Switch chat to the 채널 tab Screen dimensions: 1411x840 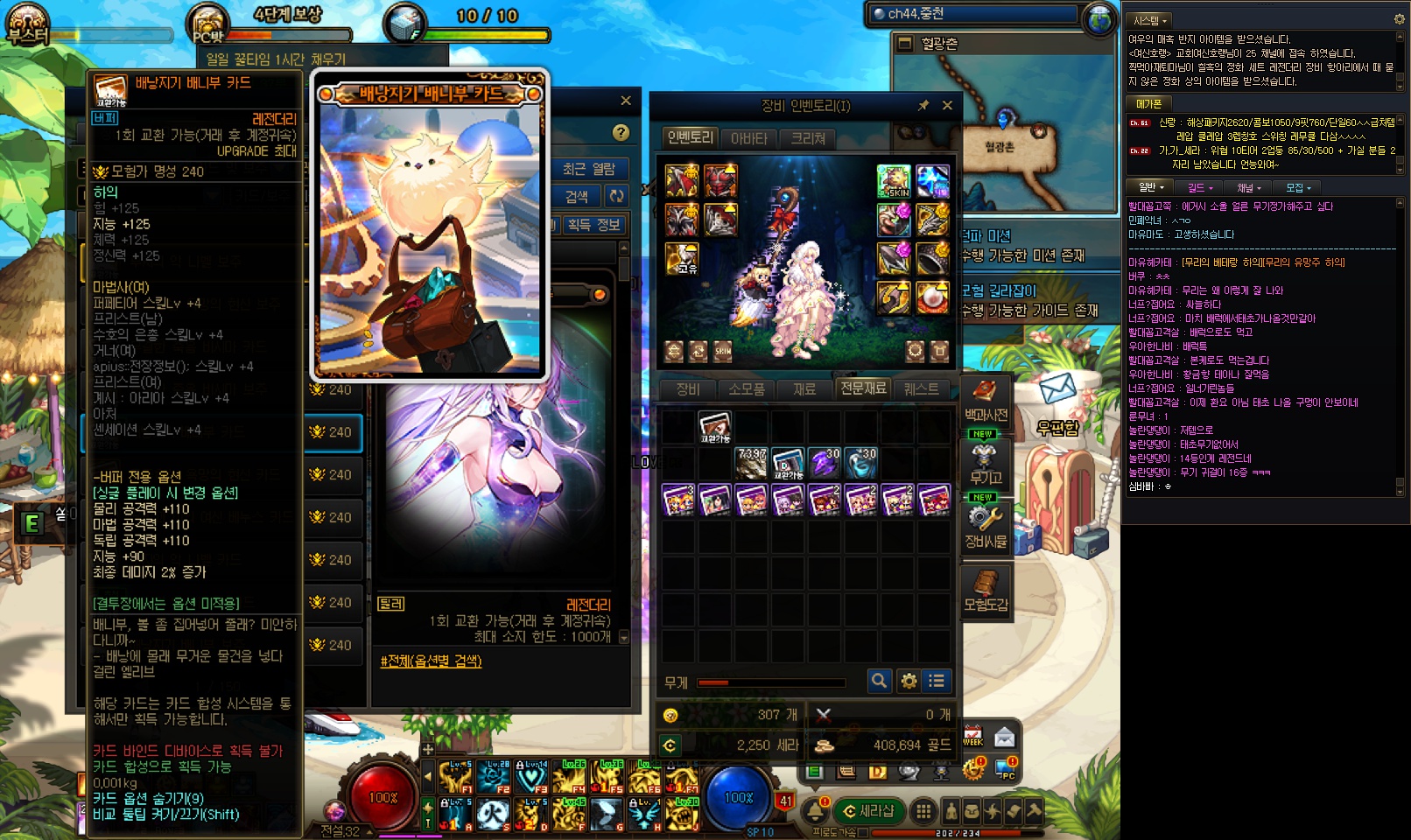[1248, 187]
